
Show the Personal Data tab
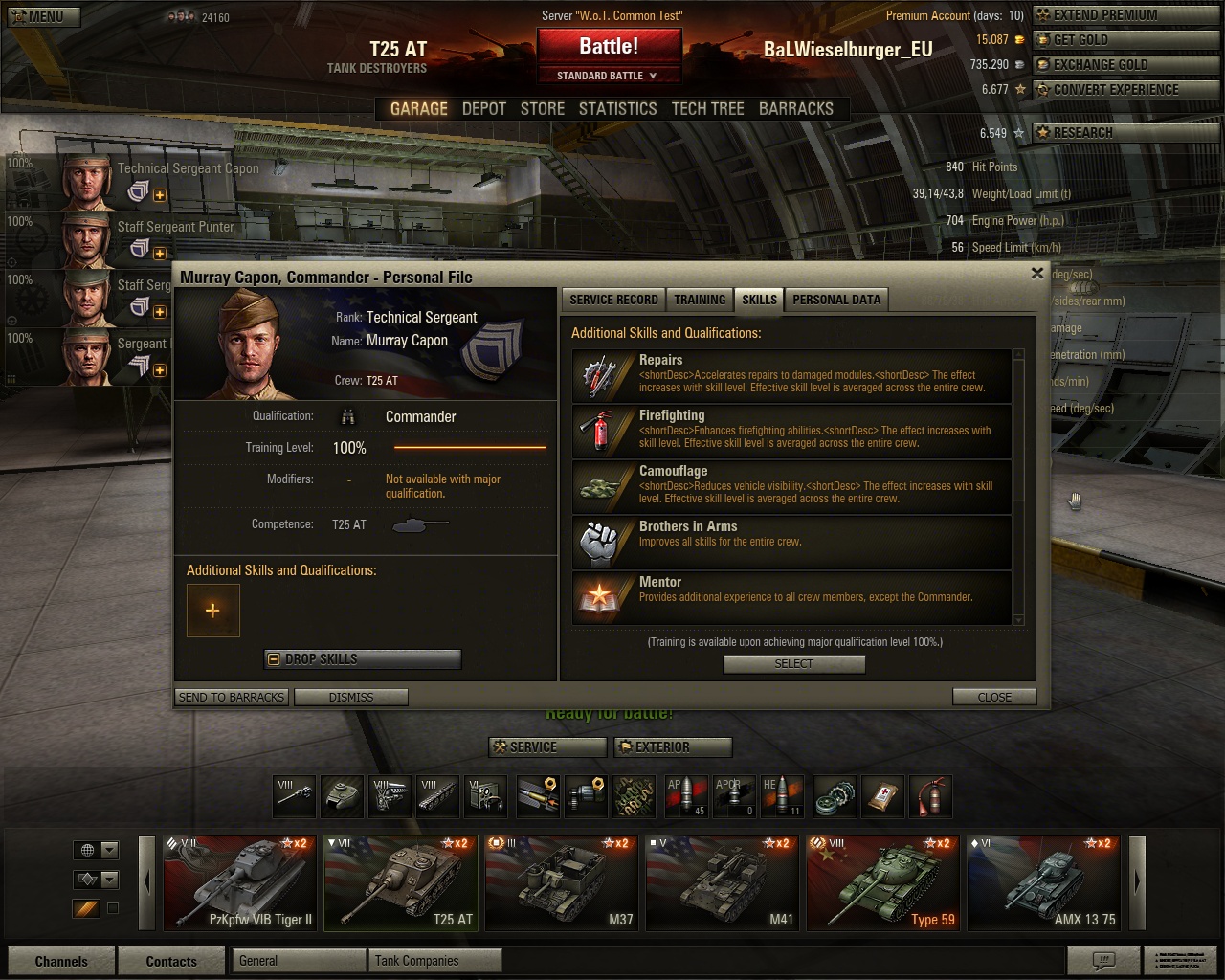tap(835, 300)
